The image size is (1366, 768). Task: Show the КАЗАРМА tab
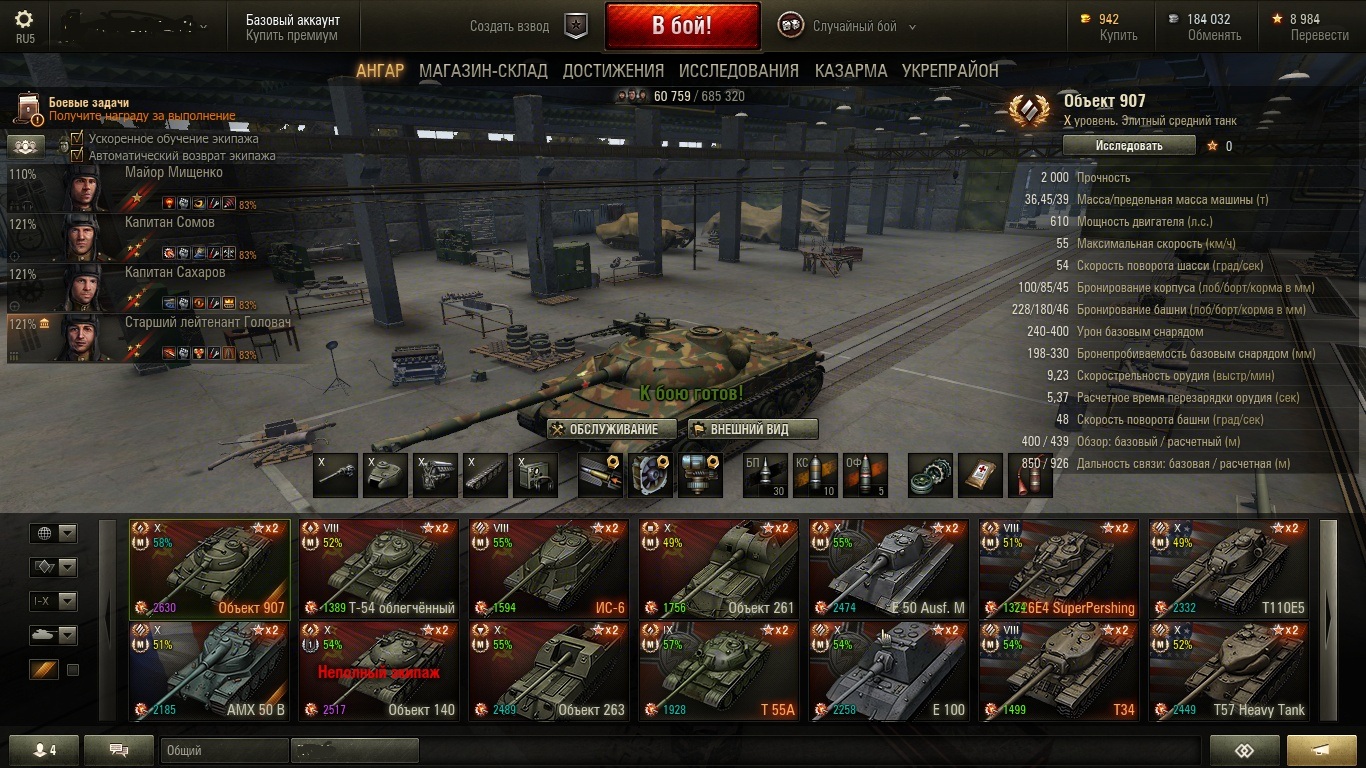tap(850, 71)
